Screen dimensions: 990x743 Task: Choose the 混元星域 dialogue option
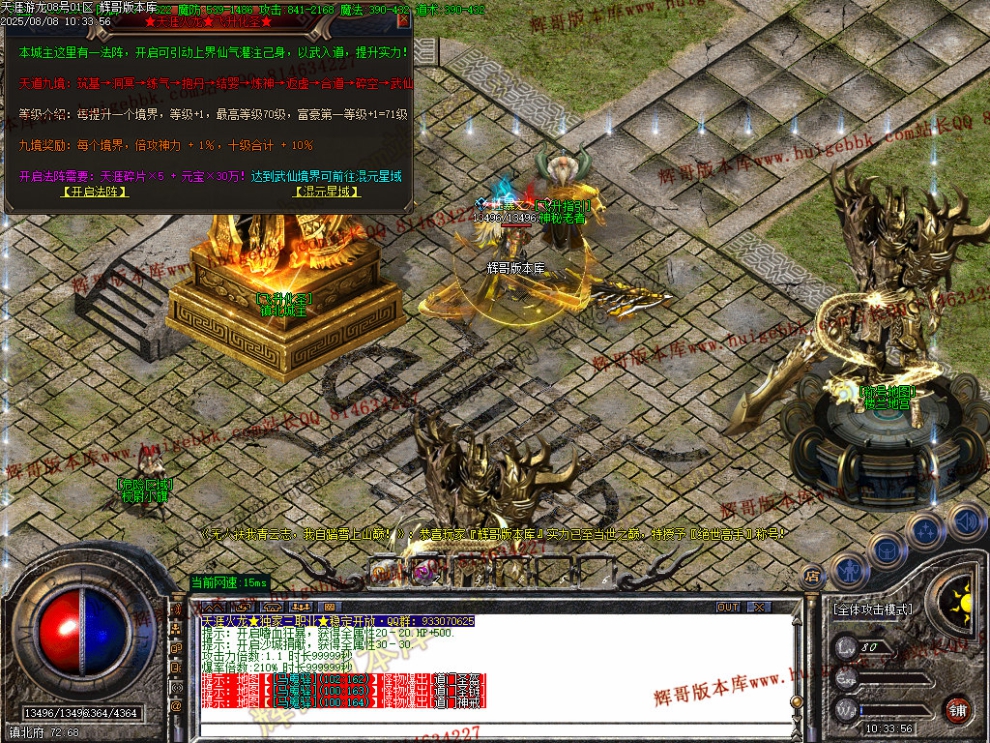(327, 192)
